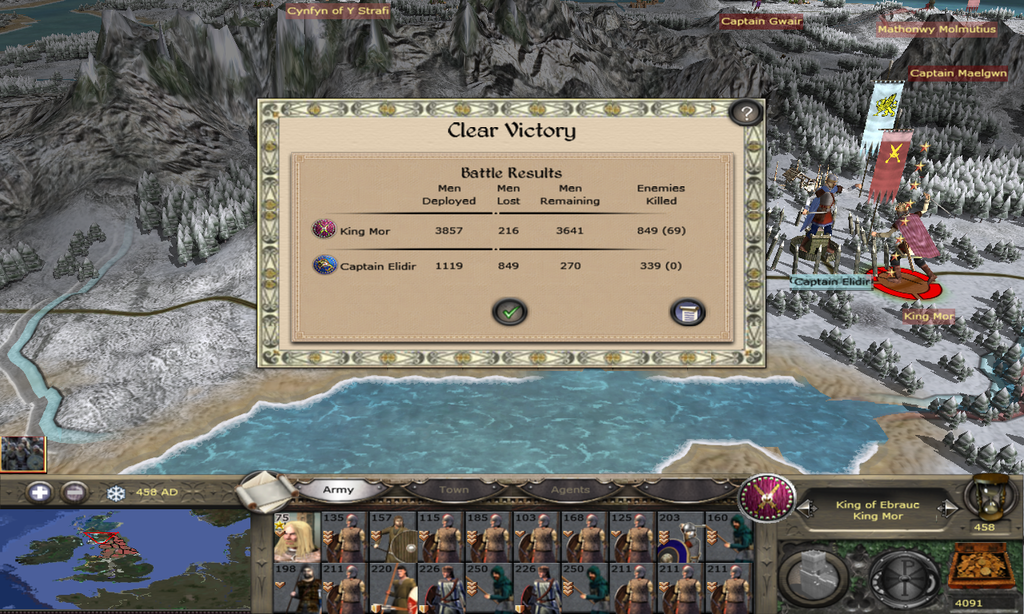Open the scroll messages icon beside Army tab
The image size is (1024, 614).
tap(266, 490)
